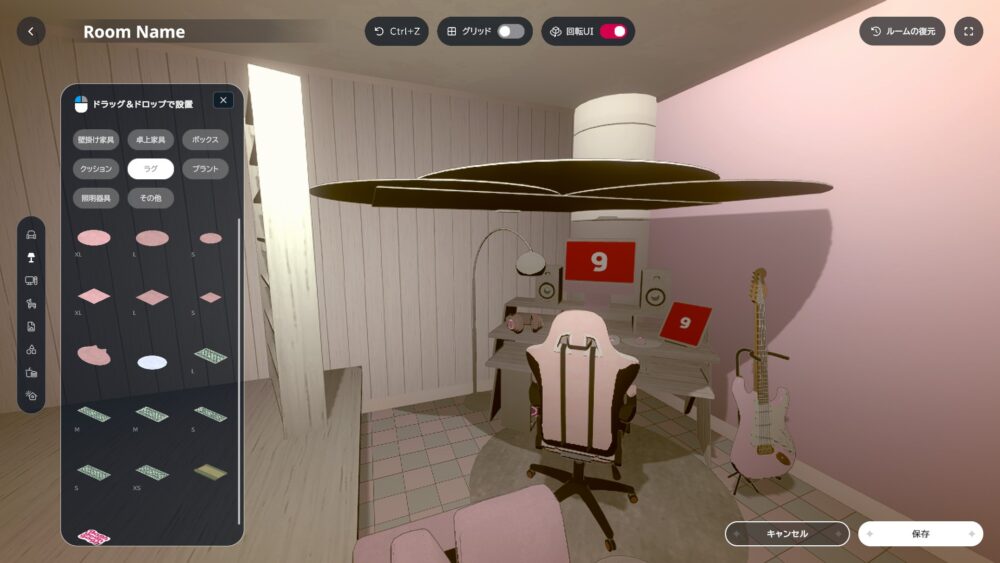Image resolution: width=1000 pixels, height=563 pixels.
Task: Choose the クッション category
Action: point(96,169)
